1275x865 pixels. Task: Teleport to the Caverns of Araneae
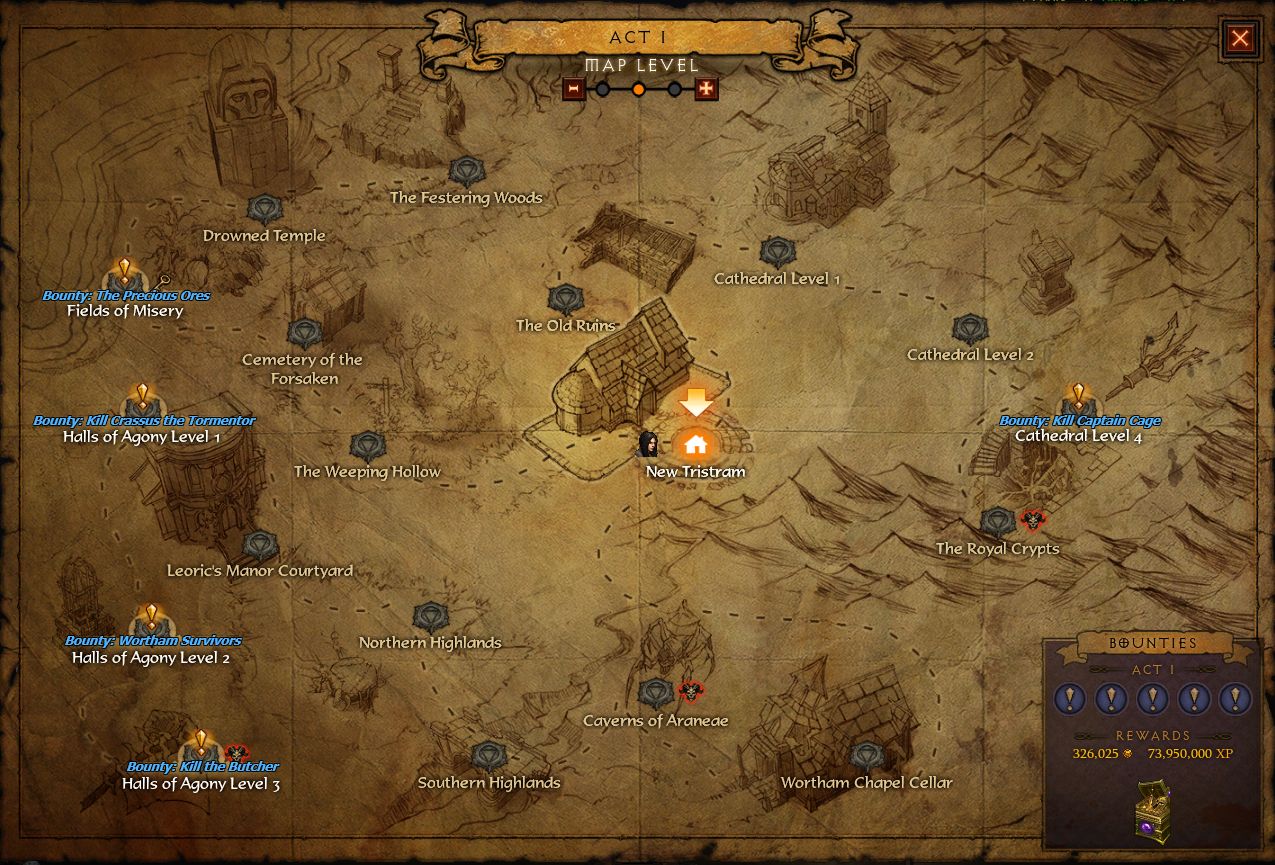click(x=656, y=693)
